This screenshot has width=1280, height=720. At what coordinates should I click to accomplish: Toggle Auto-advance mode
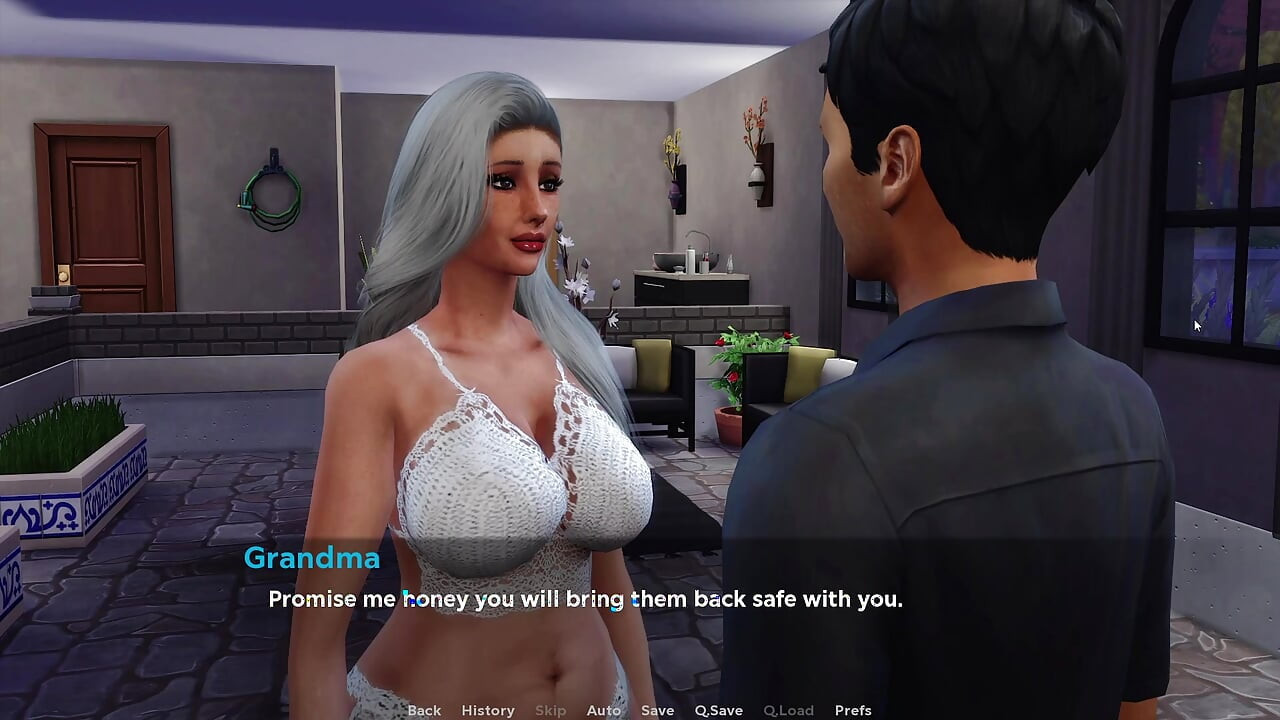[x=604, y=710]
